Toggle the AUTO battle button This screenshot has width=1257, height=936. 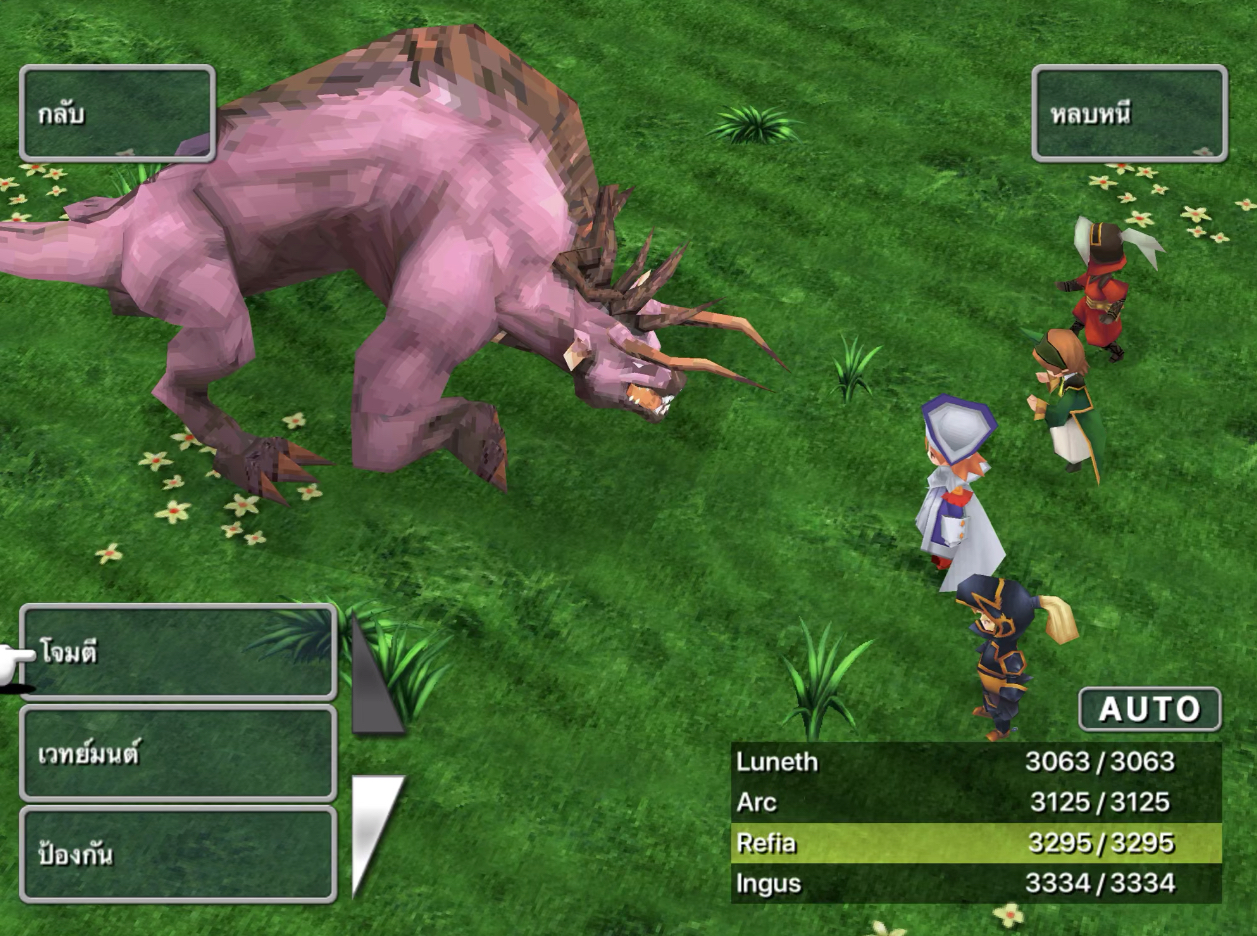[x=1149, y=709]
